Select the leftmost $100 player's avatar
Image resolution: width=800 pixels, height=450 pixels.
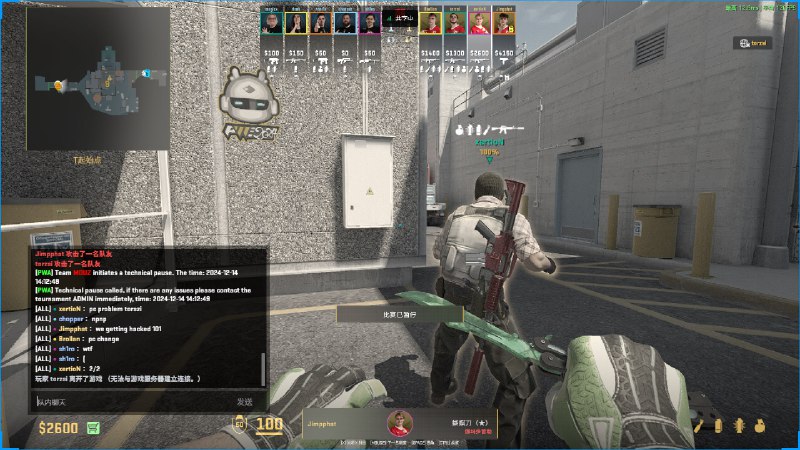pos(272,24)
